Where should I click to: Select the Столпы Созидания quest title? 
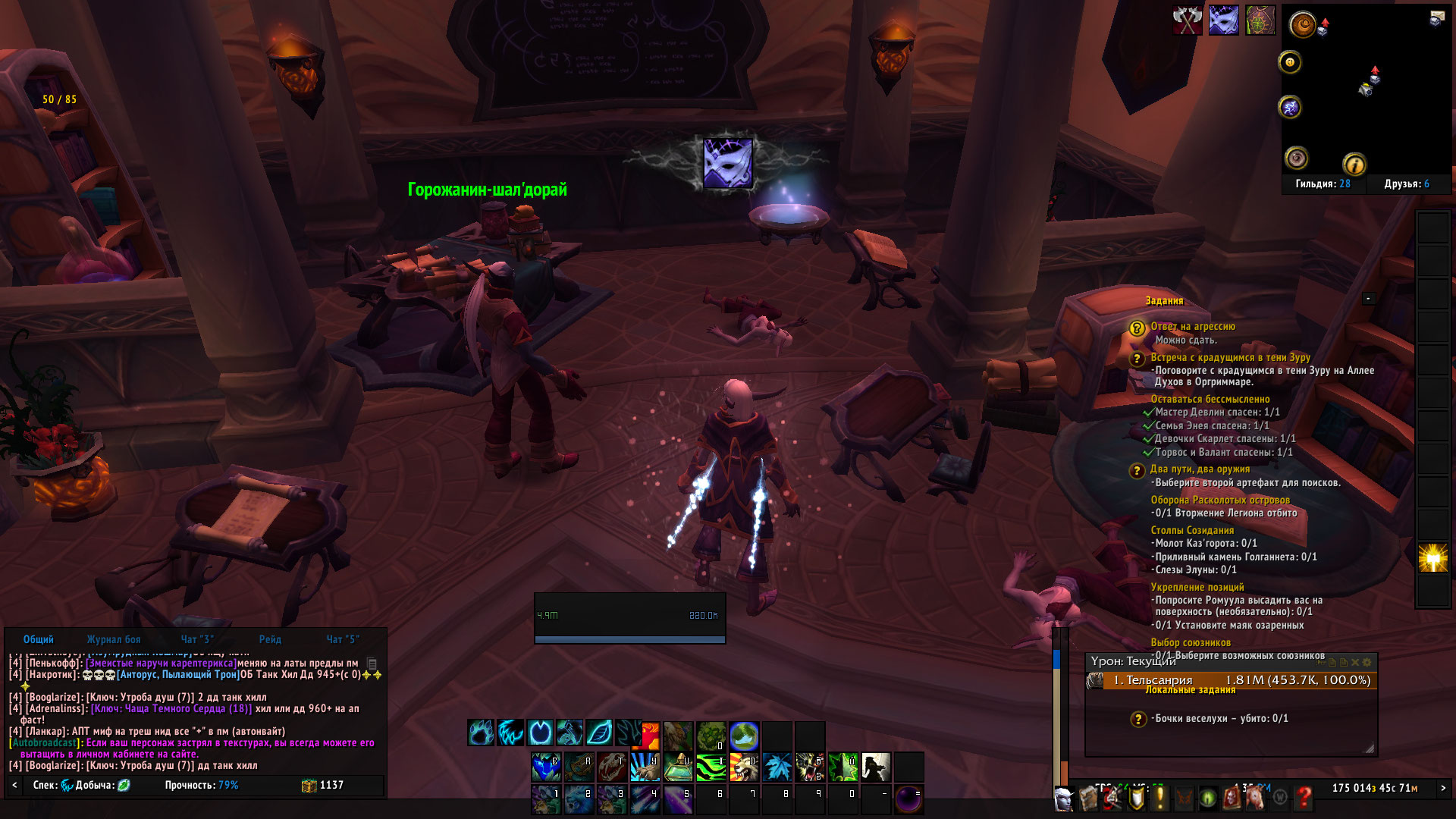pos(1192,530)
